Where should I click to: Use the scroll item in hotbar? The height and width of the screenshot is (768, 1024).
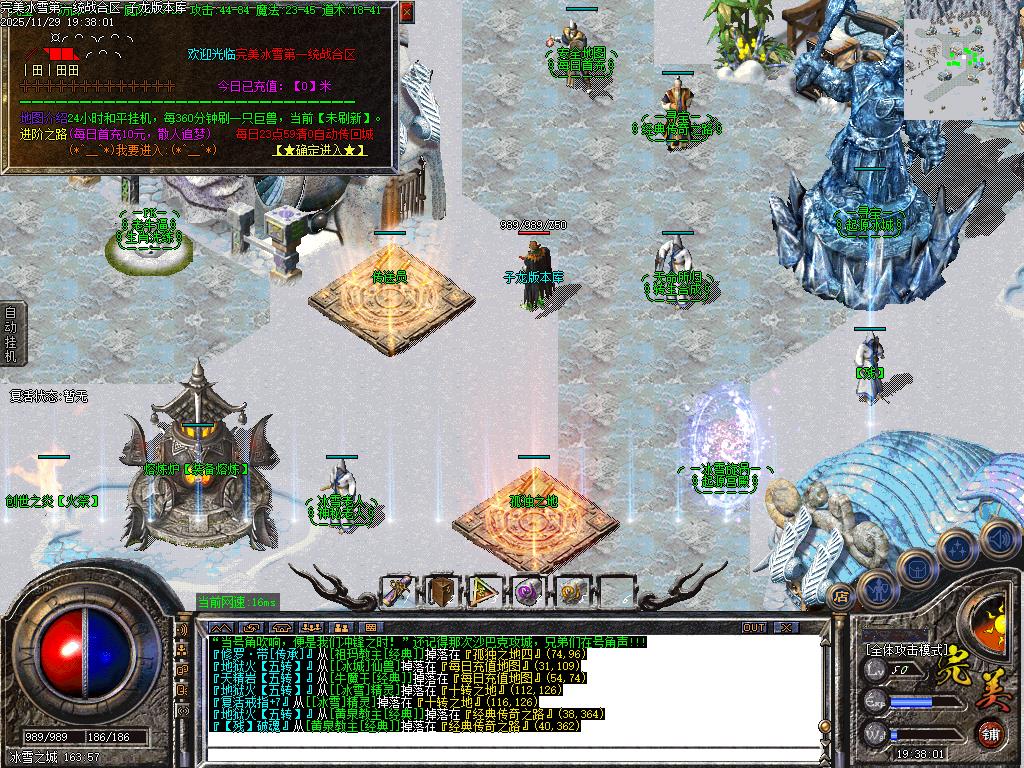coord(399,591)
